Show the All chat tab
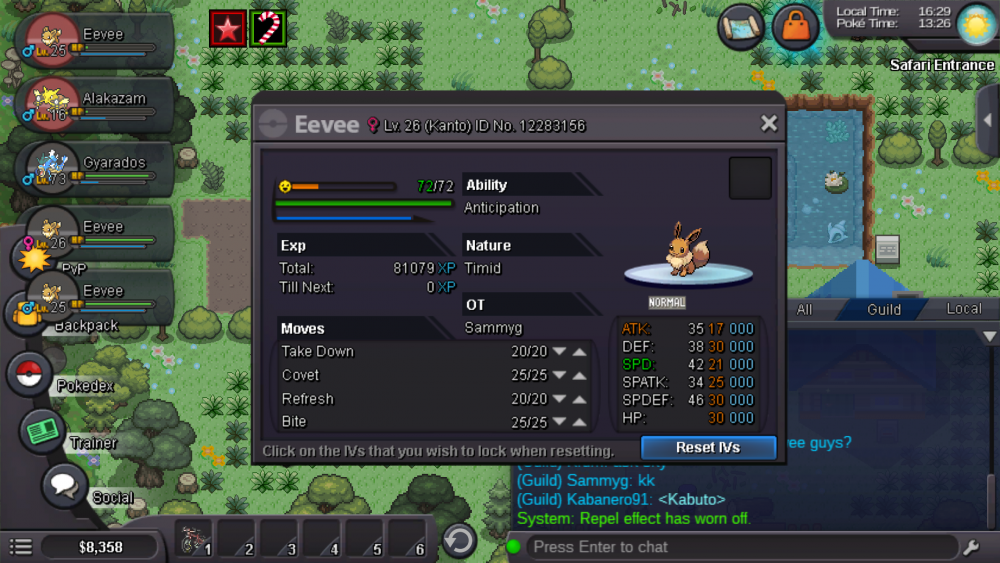The width and height of the screenshot is (1000, 563). 804,309
